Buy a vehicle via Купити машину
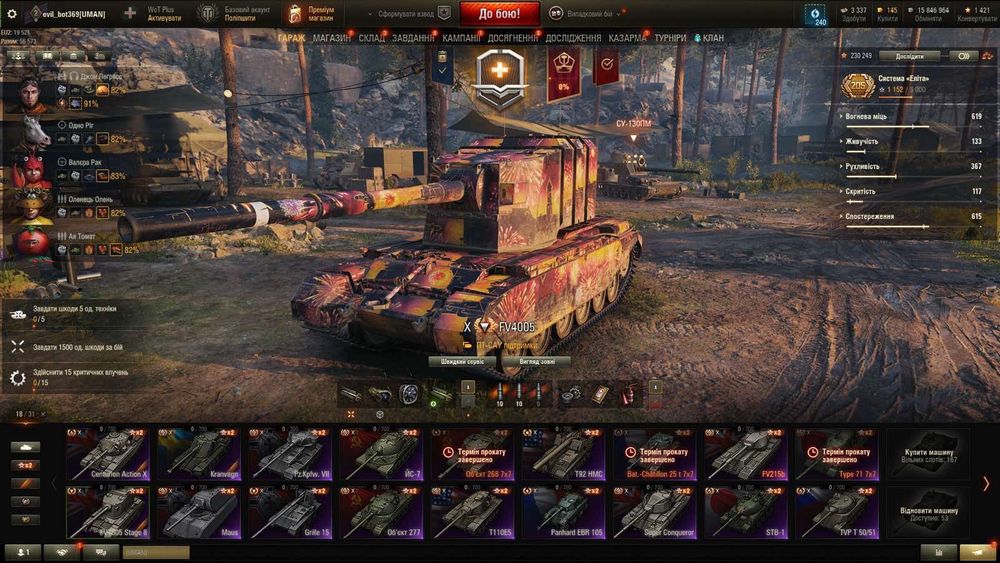Screen dimensions: 1000x563 point(927,454)
